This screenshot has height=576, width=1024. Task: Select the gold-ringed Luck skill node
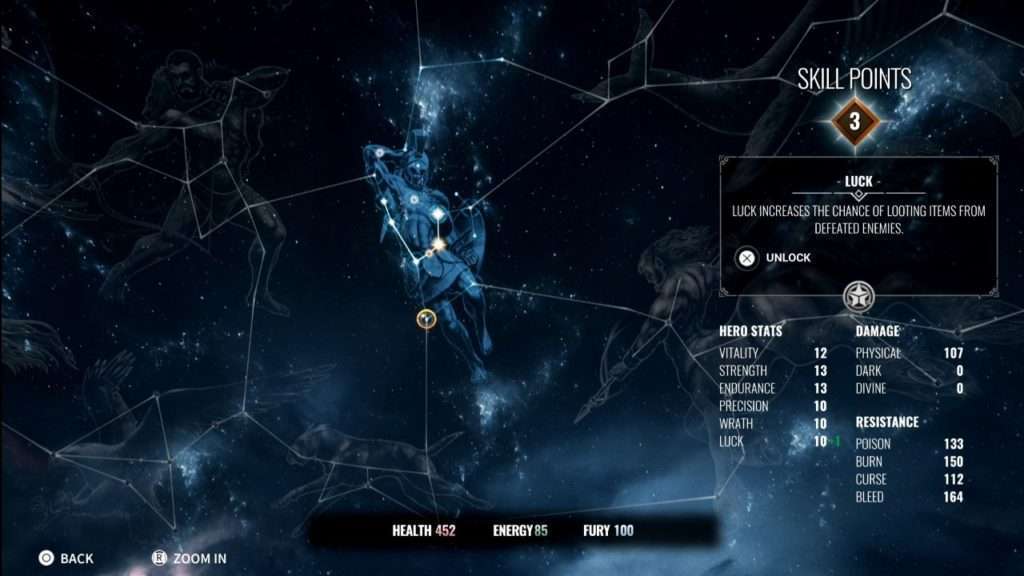[x=427, y=318]
